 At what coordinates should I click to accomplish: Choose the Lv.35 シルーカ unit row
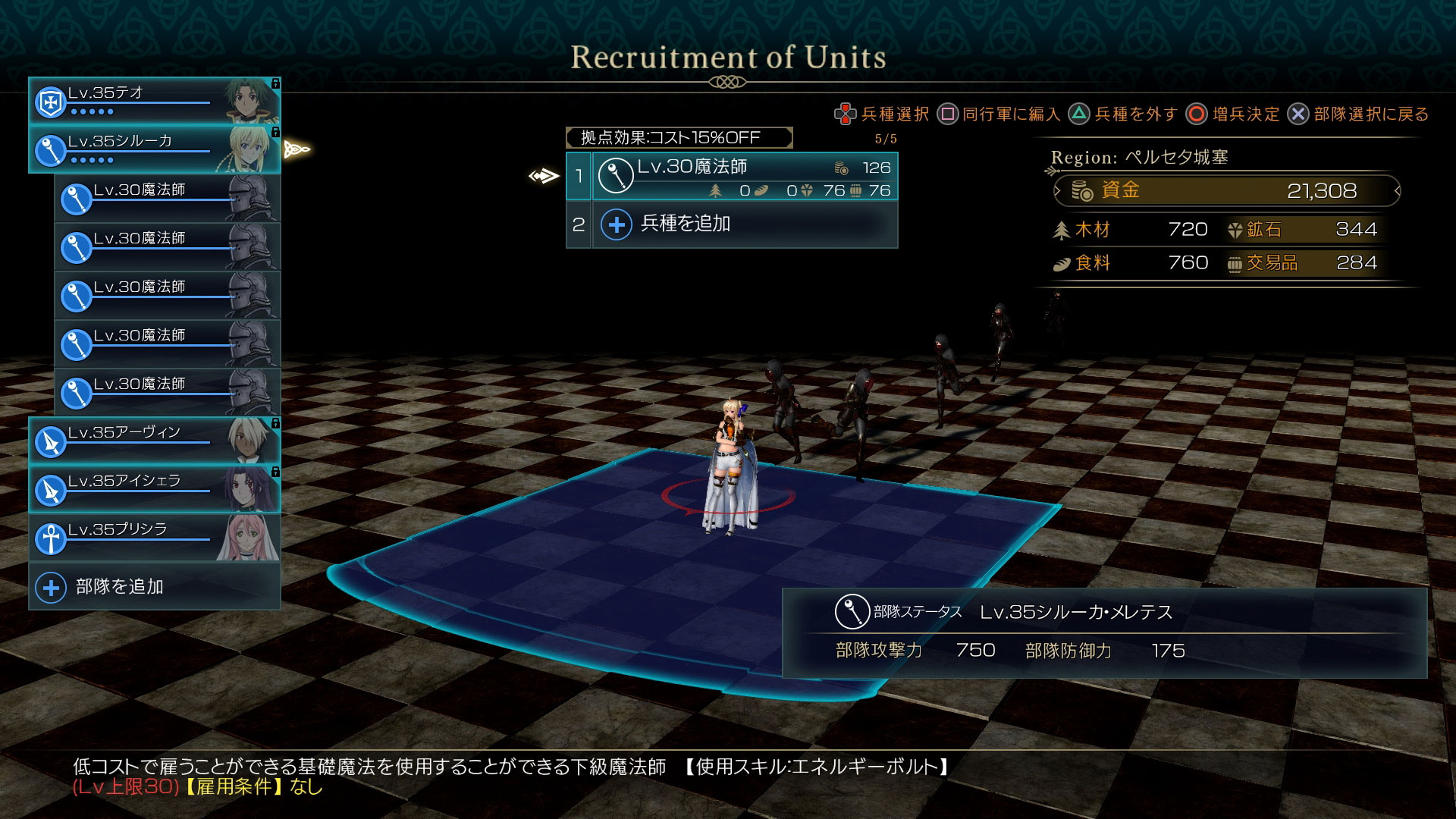(x=154, y=149)
